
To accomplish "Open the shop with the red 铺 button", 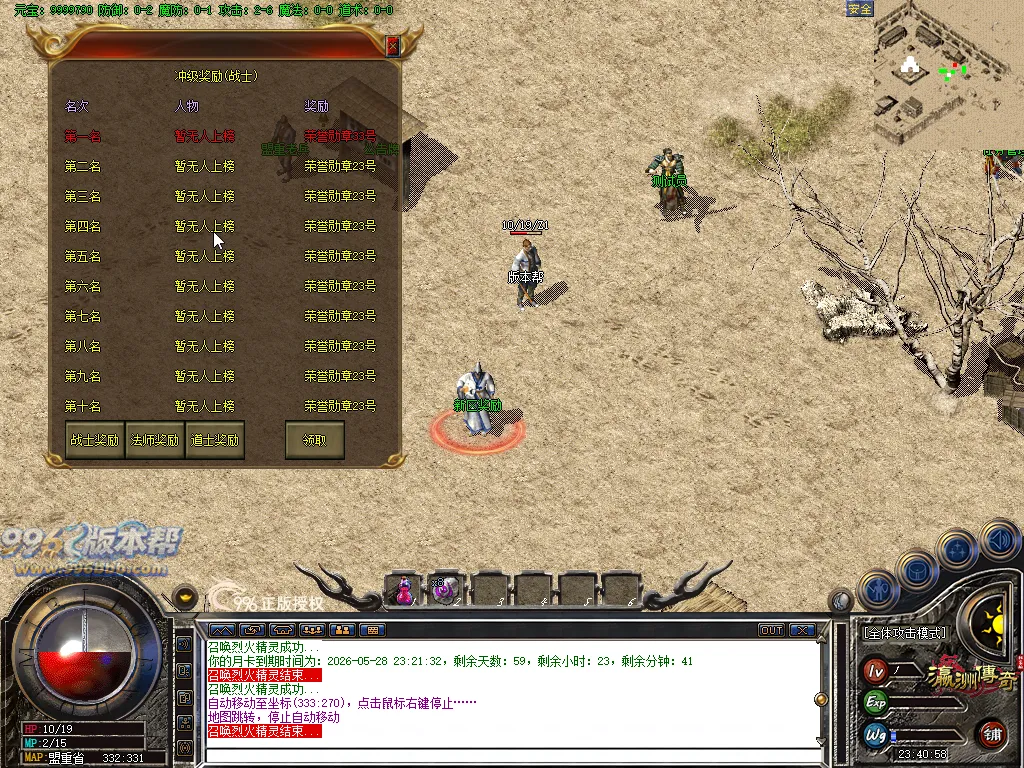I will pos(992,733).
